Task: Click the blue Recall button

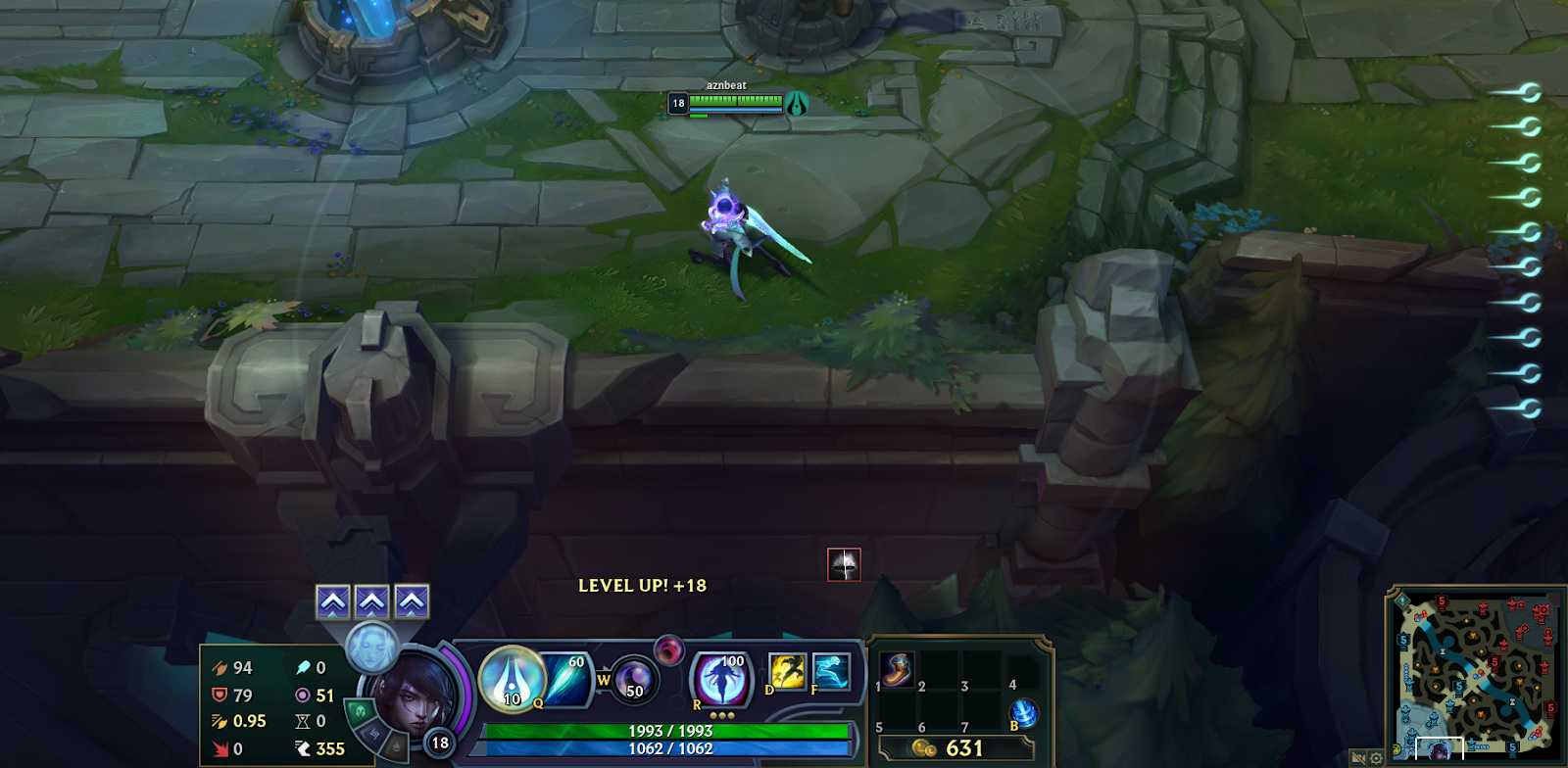Action: pos(1023,712)
